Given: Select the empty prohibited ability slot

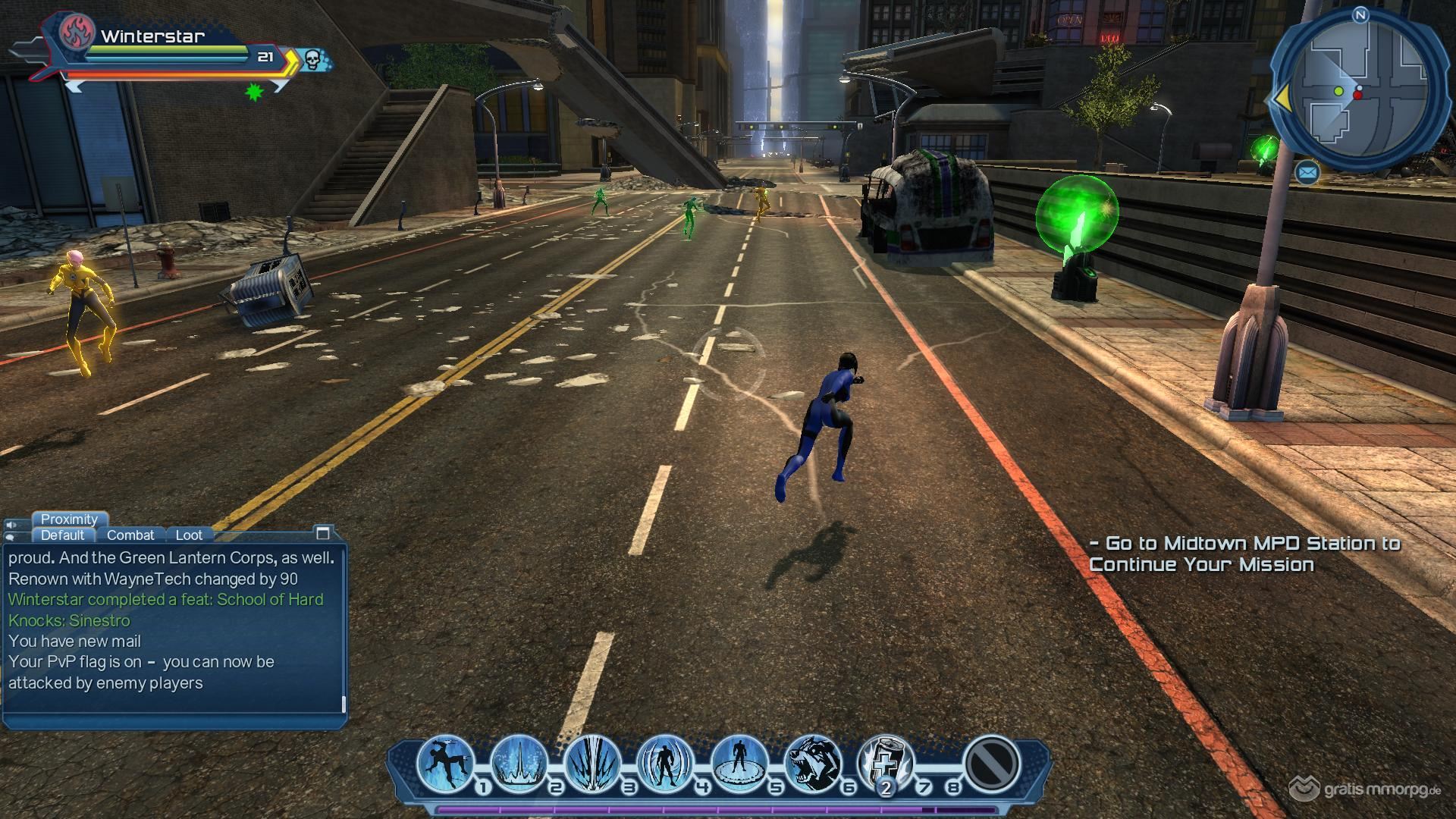Looking at the screenshot, I should pyautogui.click(x=990, y=763).
